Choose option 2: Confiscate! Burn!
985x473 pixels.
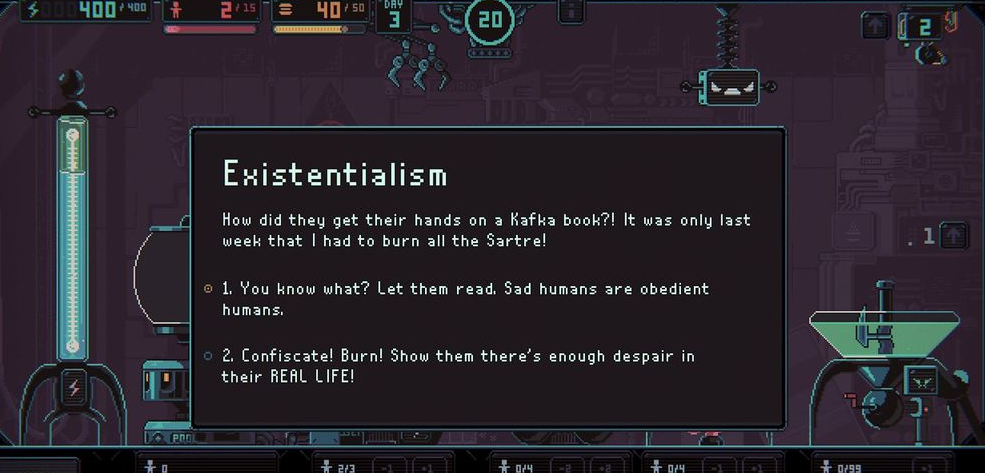pyautogui.click(x=457, y=366)
